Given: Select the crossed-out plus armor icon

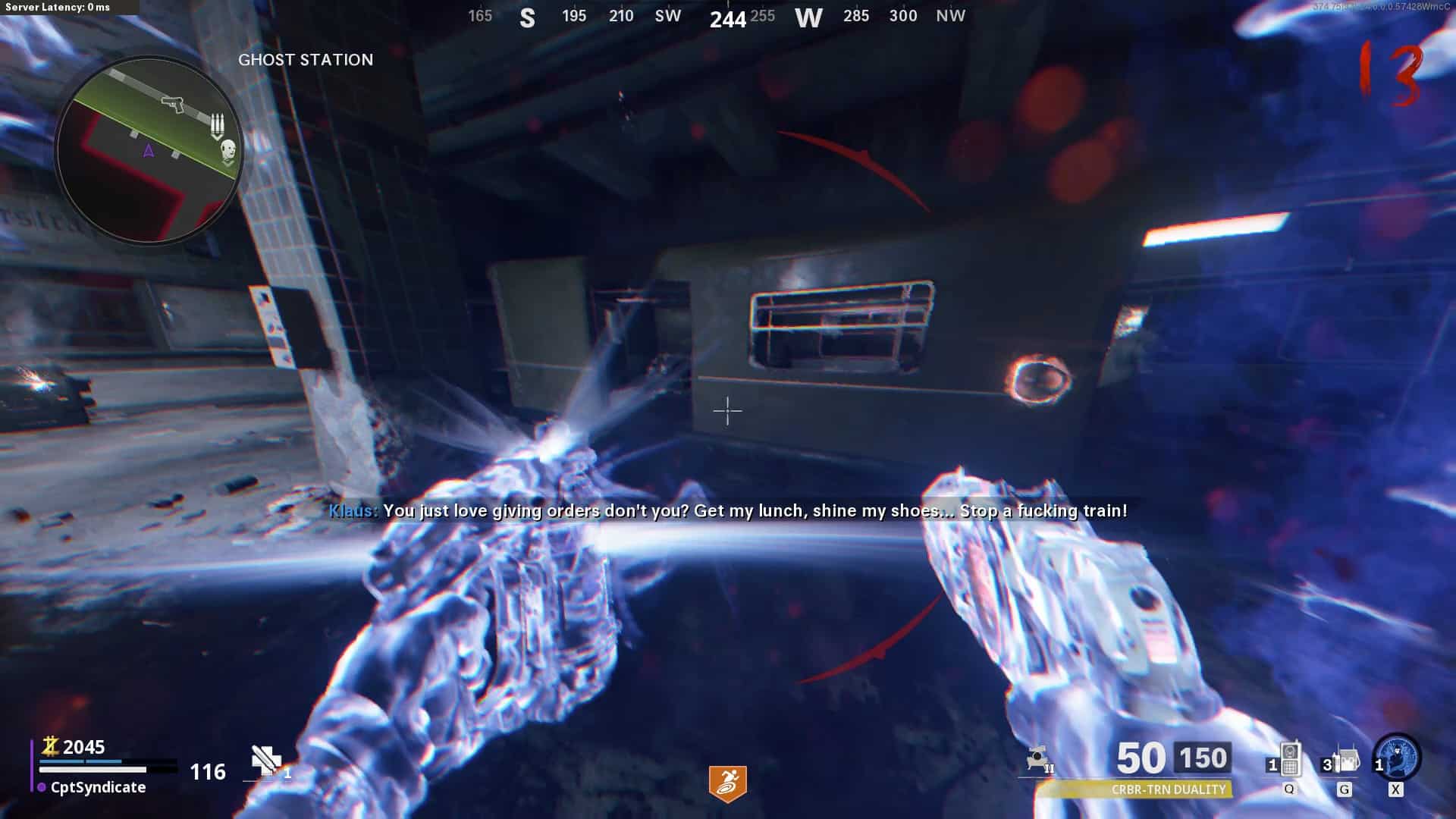Looking at the screenshot, I should click(266, 760).
